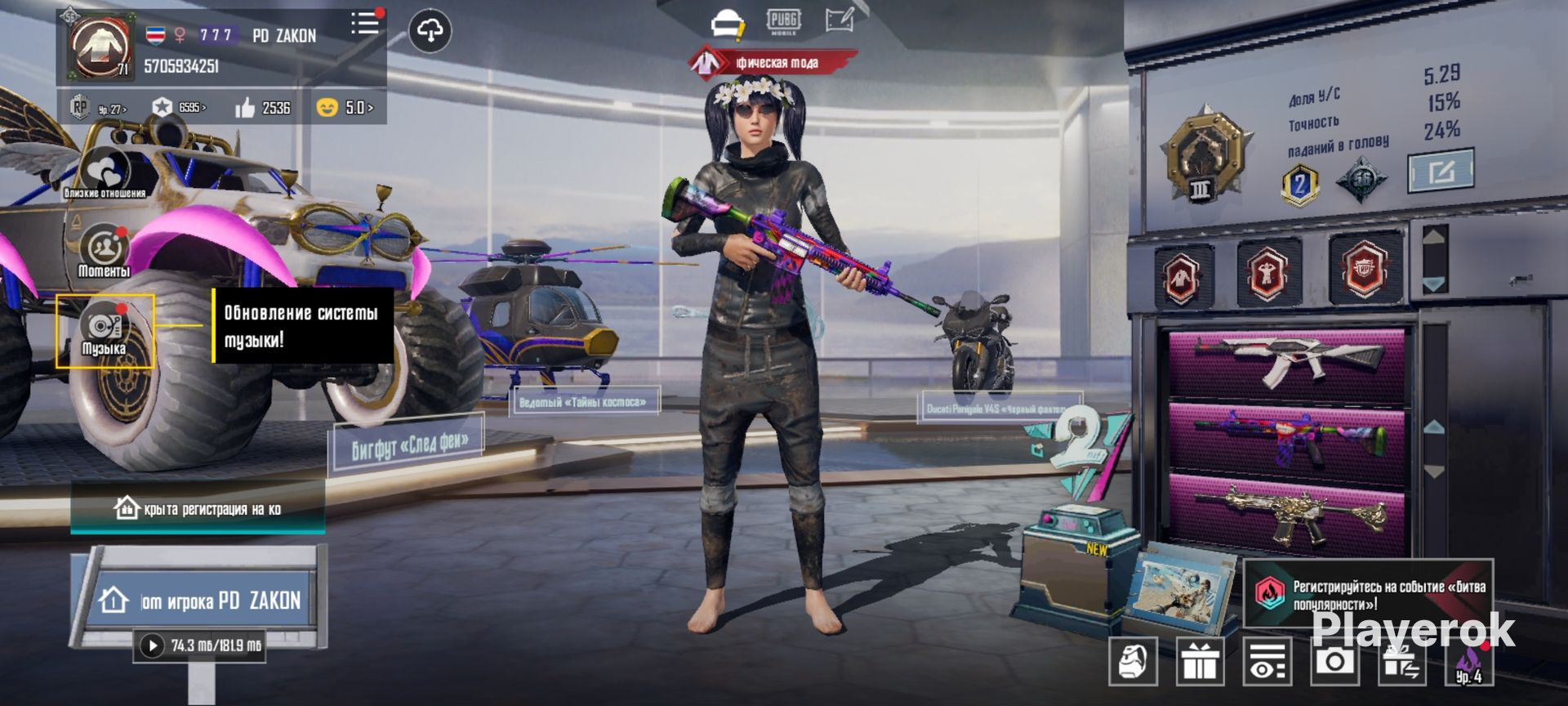Visit player PD ZAKON's home

(198, 601)
